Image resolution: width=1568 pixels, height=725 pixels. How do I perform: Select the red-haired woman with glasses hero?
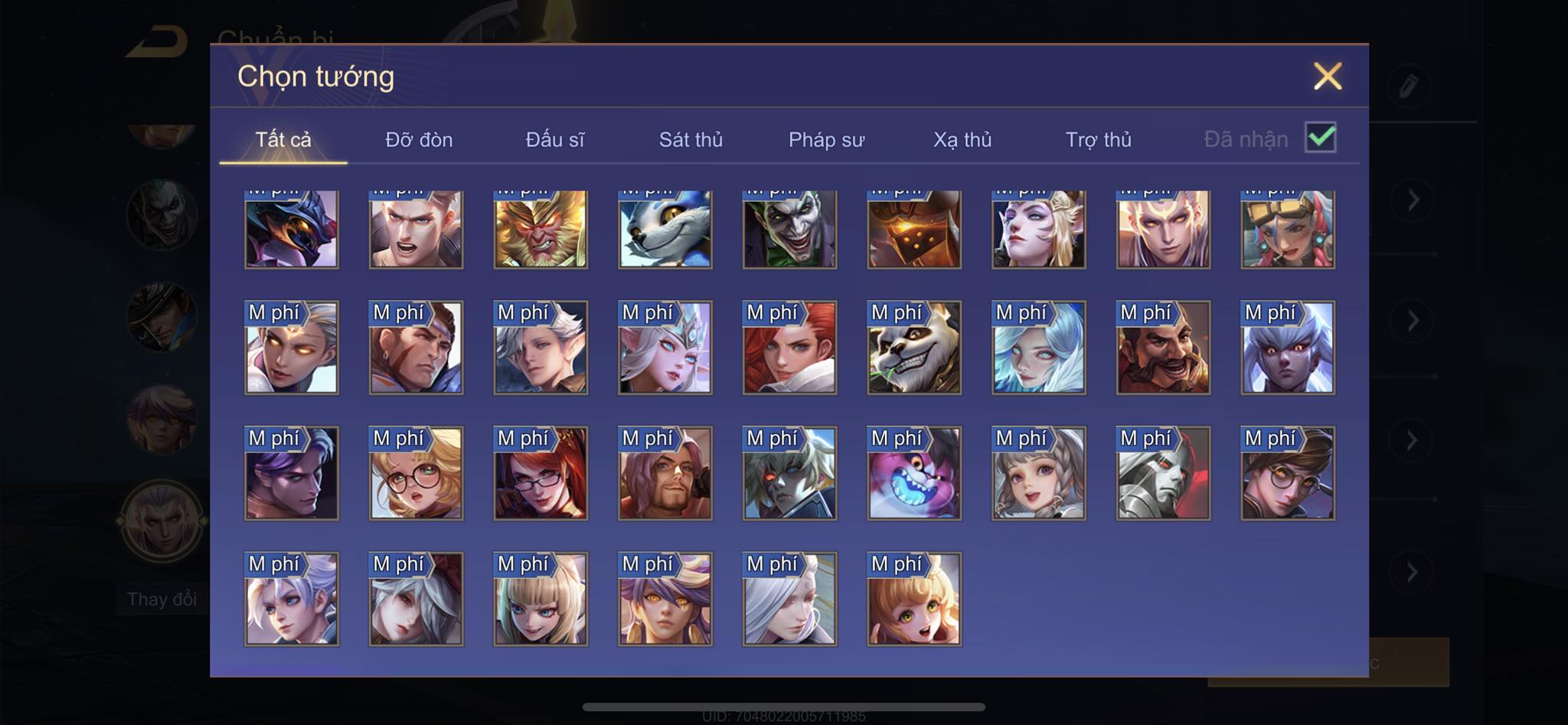[541, 473]
